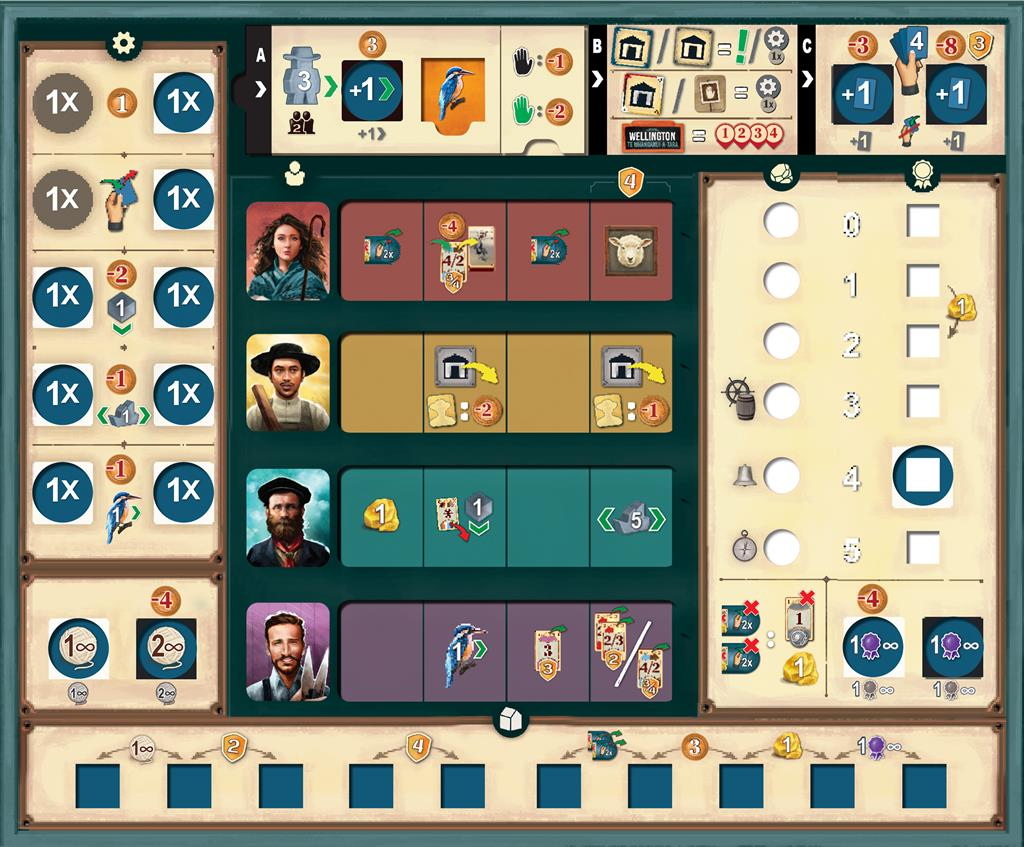The width and height of the screenshot is (1024, 847).
Task: Select the gold nugget tile in the teal row
Action: point(381,516)
